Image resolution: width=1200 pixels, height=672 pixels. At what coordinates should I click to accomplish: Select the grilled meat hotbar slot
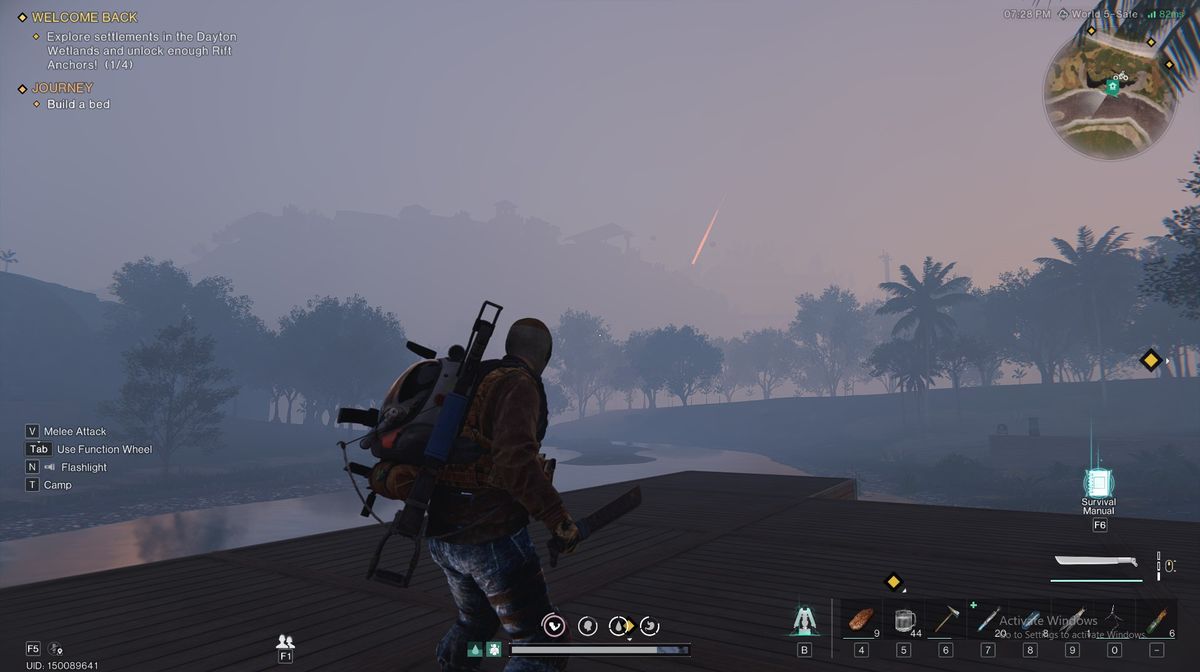pos(859,620)
